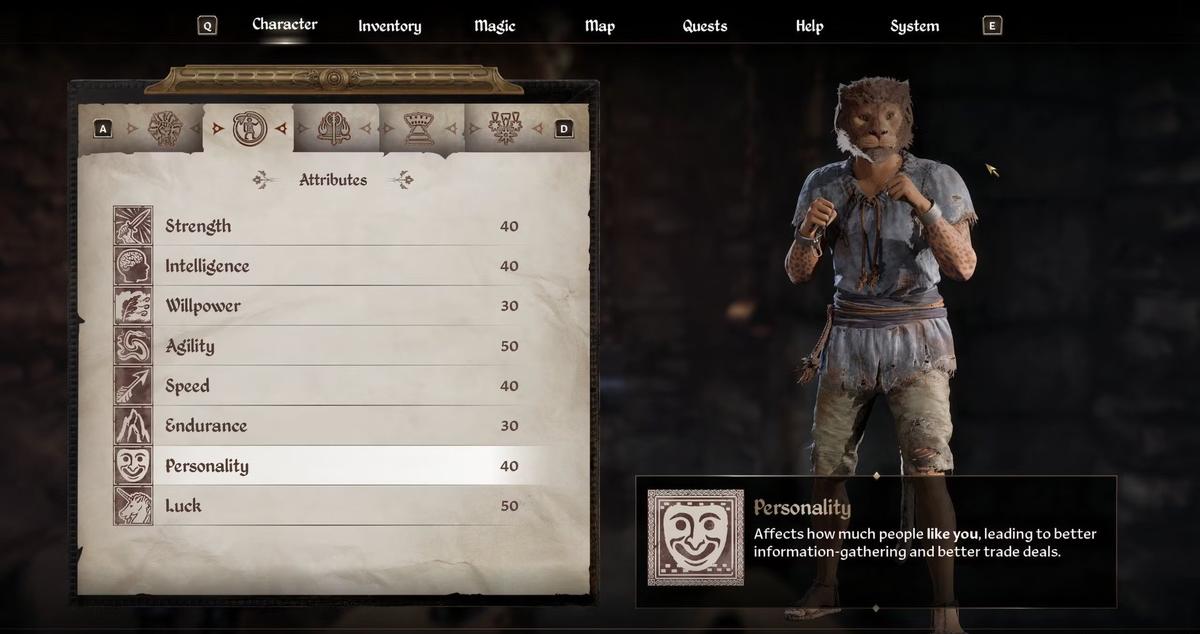This screenshot has height=634, width=1200.
Task: Select the Character menu heading
Action: [x=284, y=24]
